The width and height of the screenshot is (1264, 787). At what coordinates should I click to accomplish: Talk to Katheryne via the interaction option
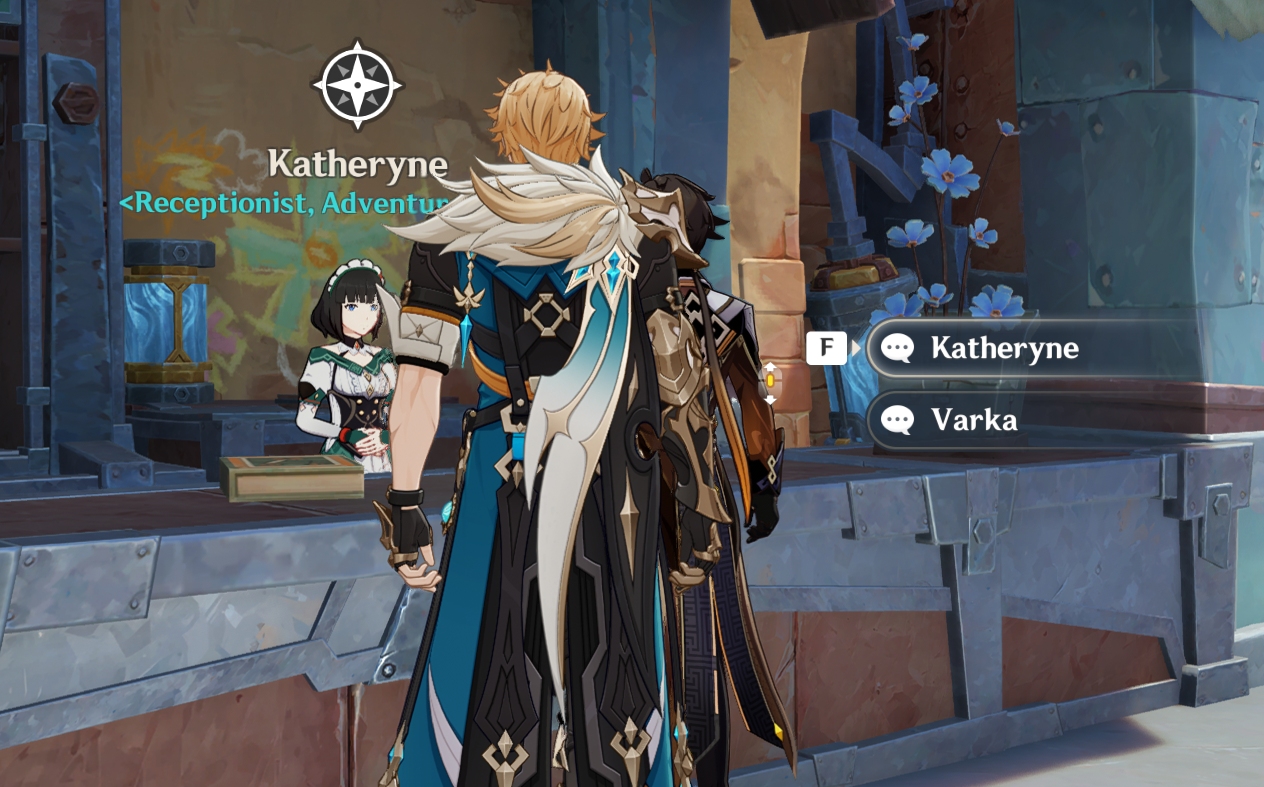pyautogui.click(x=1003, y=348)
